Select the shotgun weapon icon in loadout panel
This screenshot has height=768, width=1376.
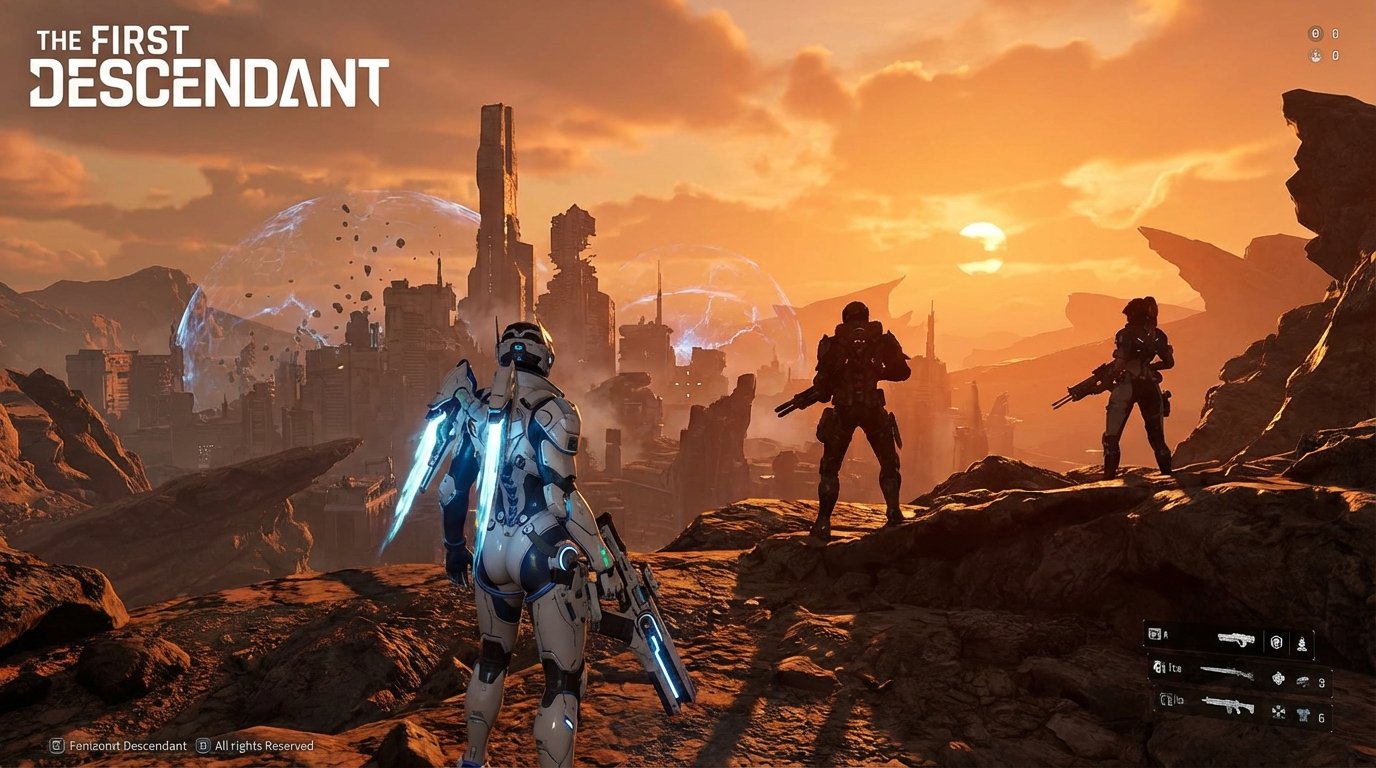[x=1237, y=639]
